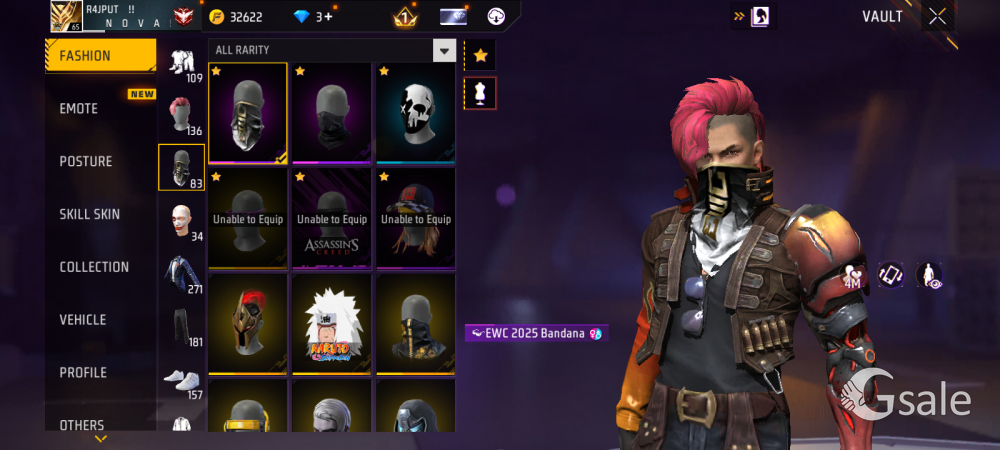Select the white skull mask item

(416, 112)
